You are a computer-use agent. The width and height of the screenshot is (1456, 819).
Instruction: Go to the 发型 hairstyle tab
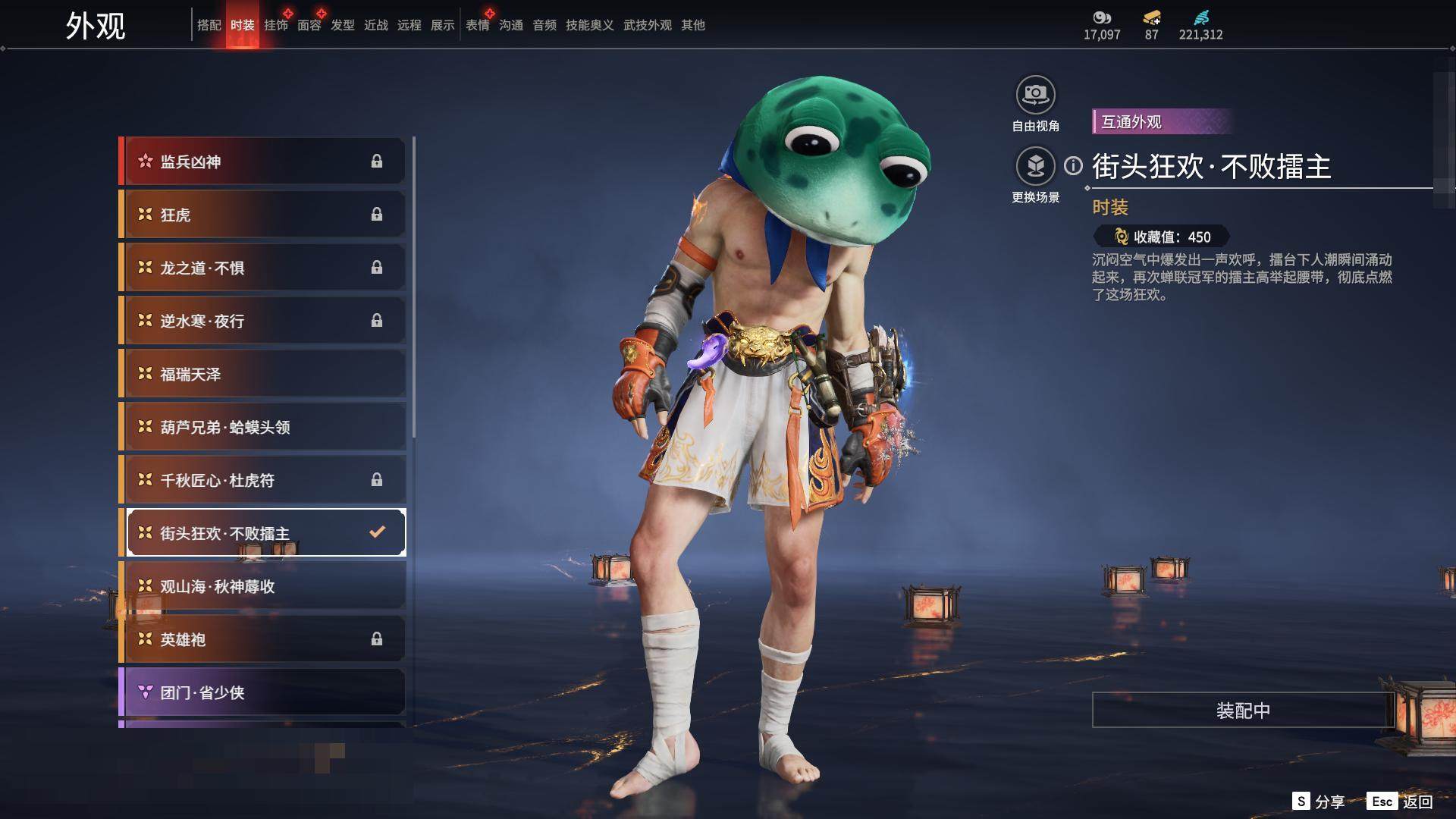[x=342, y=25]
